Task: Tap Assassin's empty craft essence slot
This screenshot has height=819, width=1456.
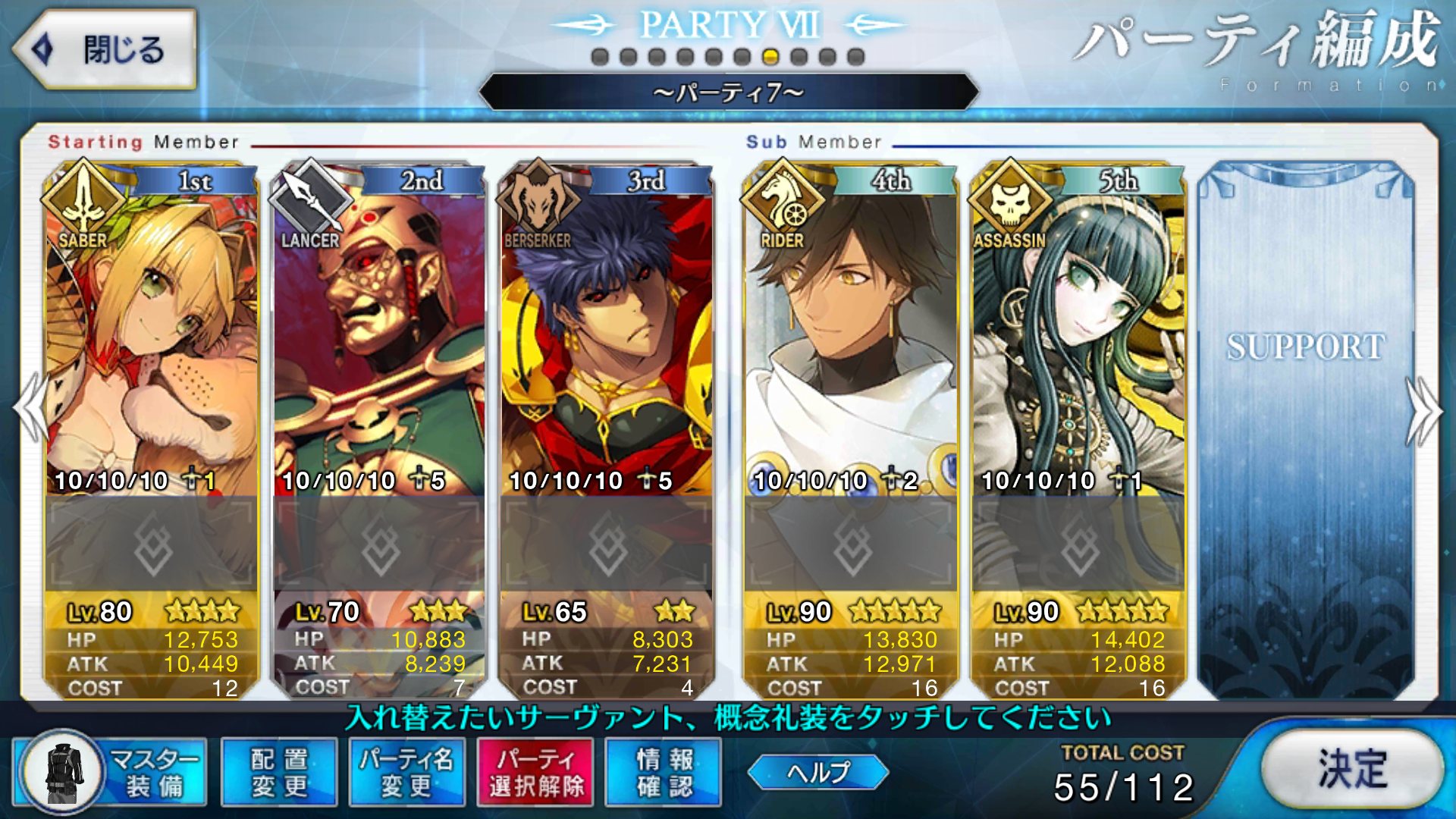Action: point(1078,544)
